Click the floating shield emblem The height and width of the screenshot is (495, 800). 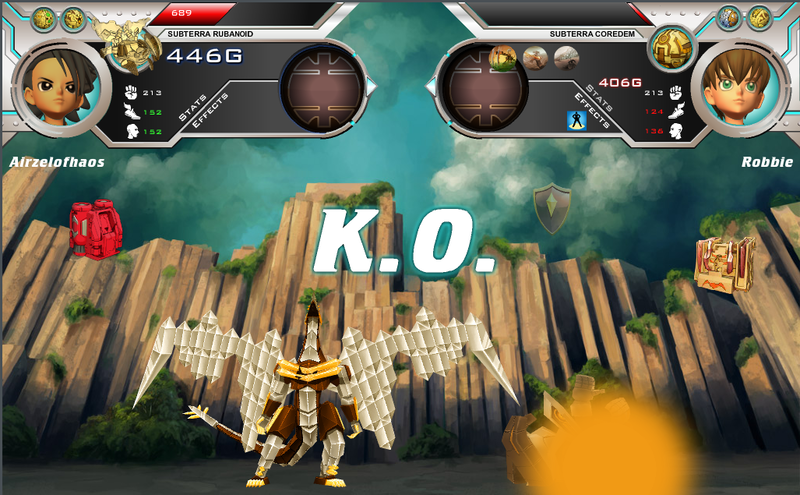(x=551, y=208)
